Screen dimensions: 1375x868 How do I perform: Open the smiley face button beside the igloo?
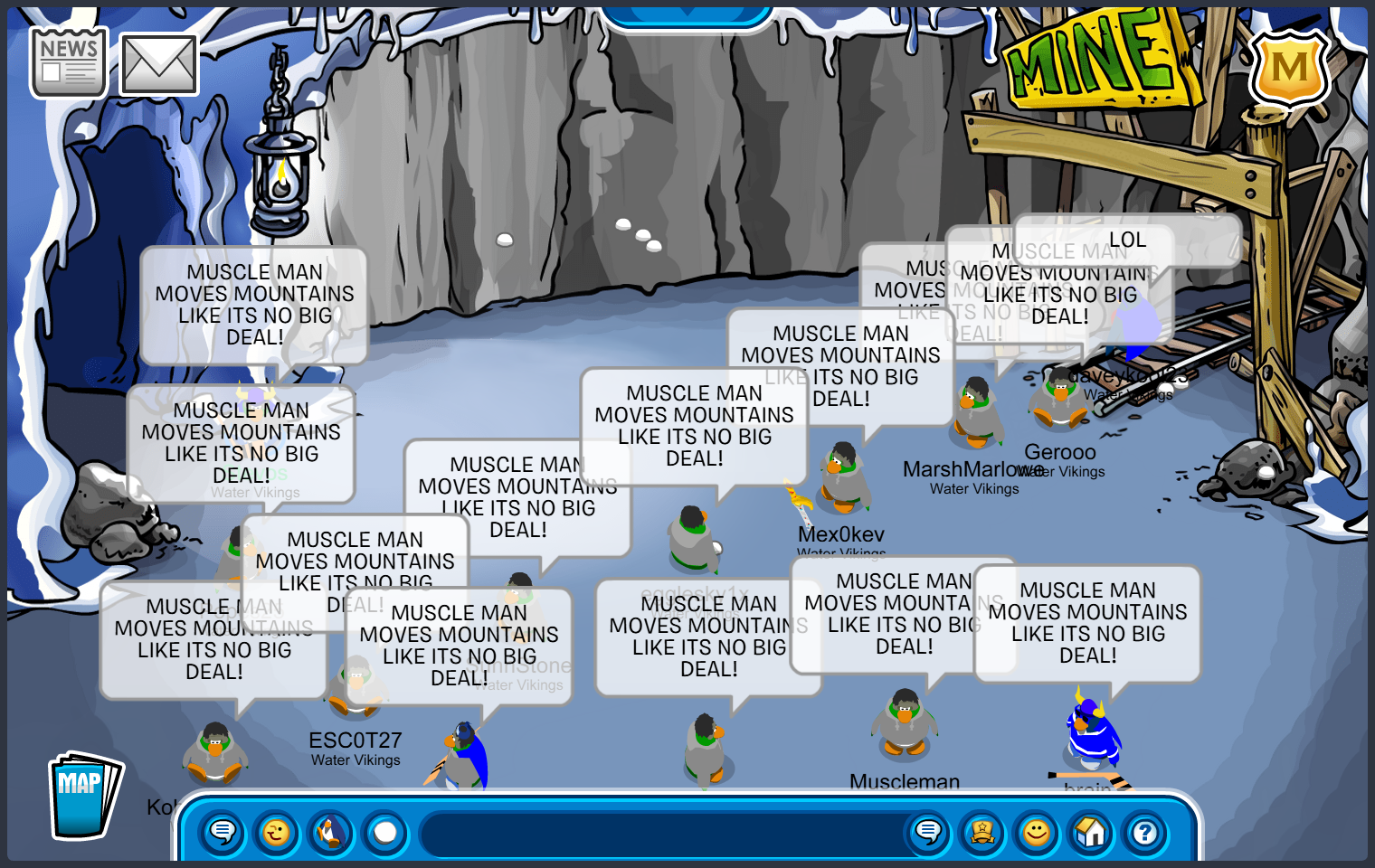tap(1037, 832)
